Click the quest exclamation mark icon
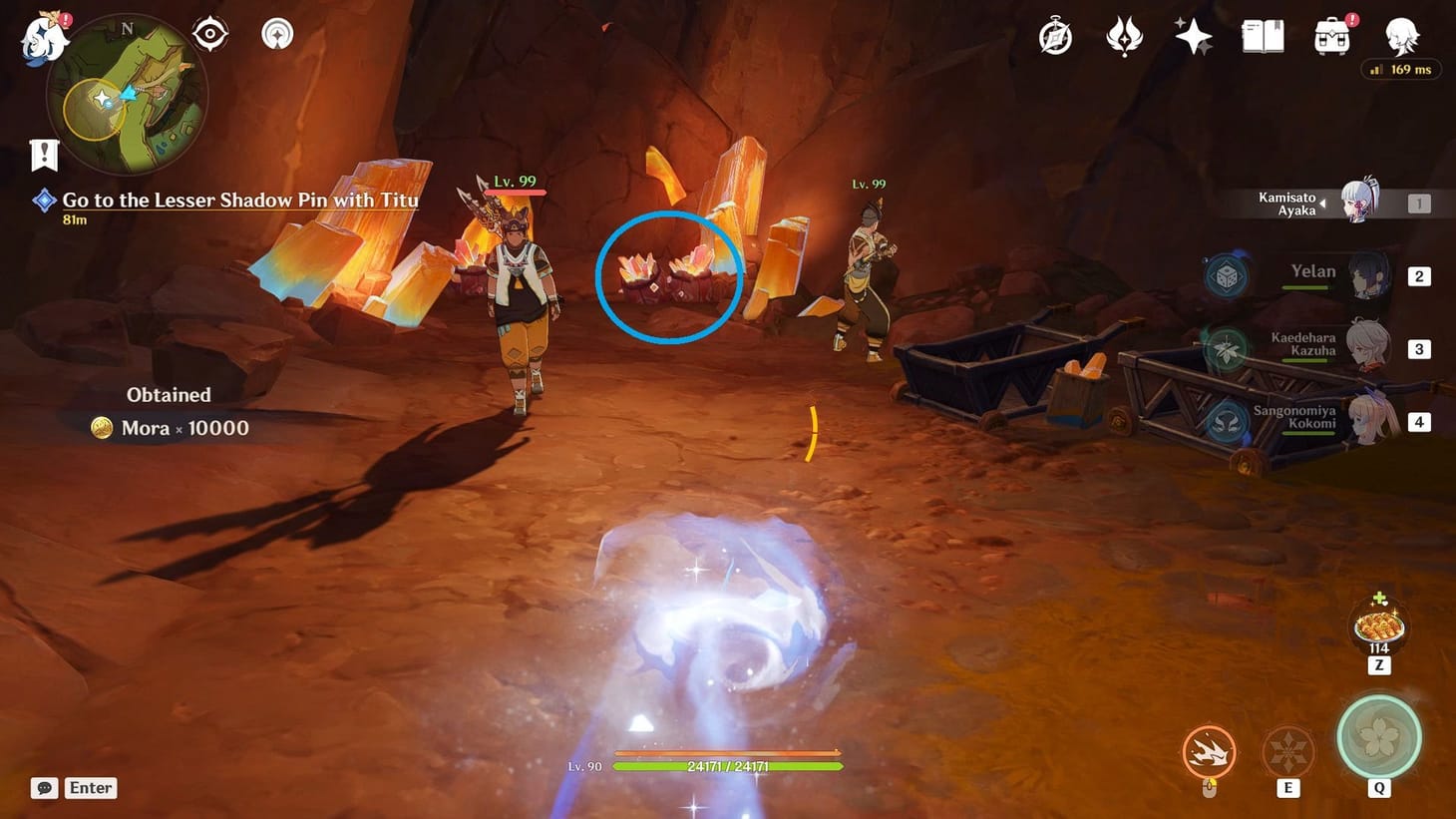 tap(43, 154)
